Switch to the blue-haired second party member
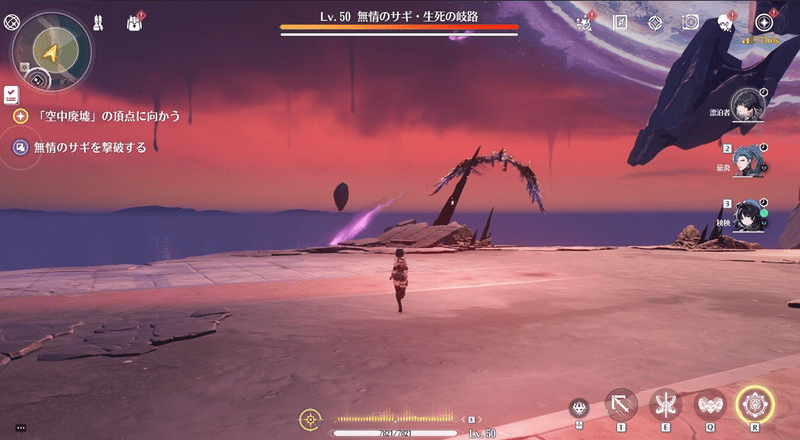800x440 pixels. (x=747, y=159)
